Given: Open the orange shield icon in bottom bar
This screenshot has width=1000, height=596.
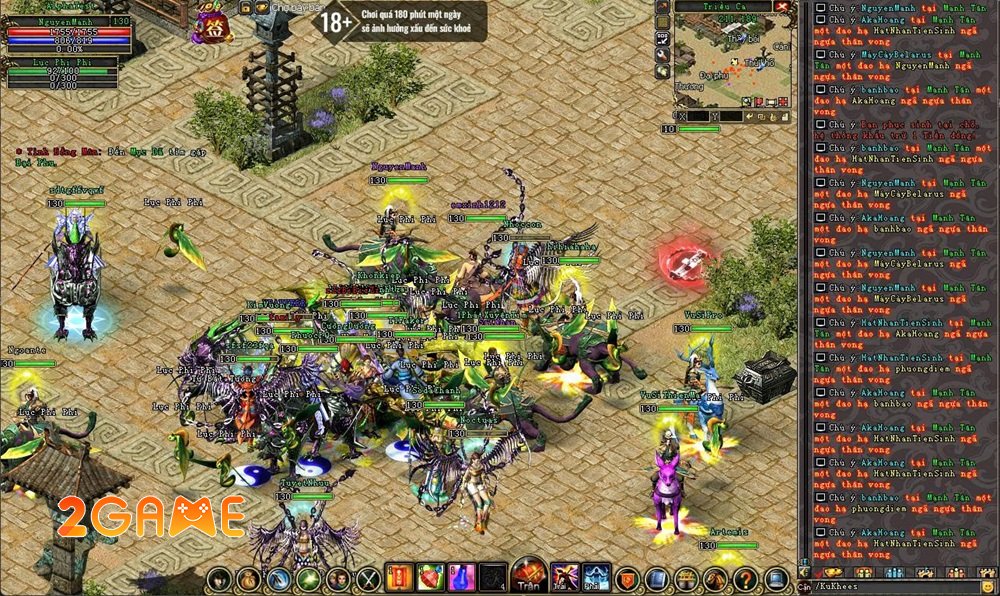Looking at the screenshot, I should pyautogui.click(x=627, y=579).
